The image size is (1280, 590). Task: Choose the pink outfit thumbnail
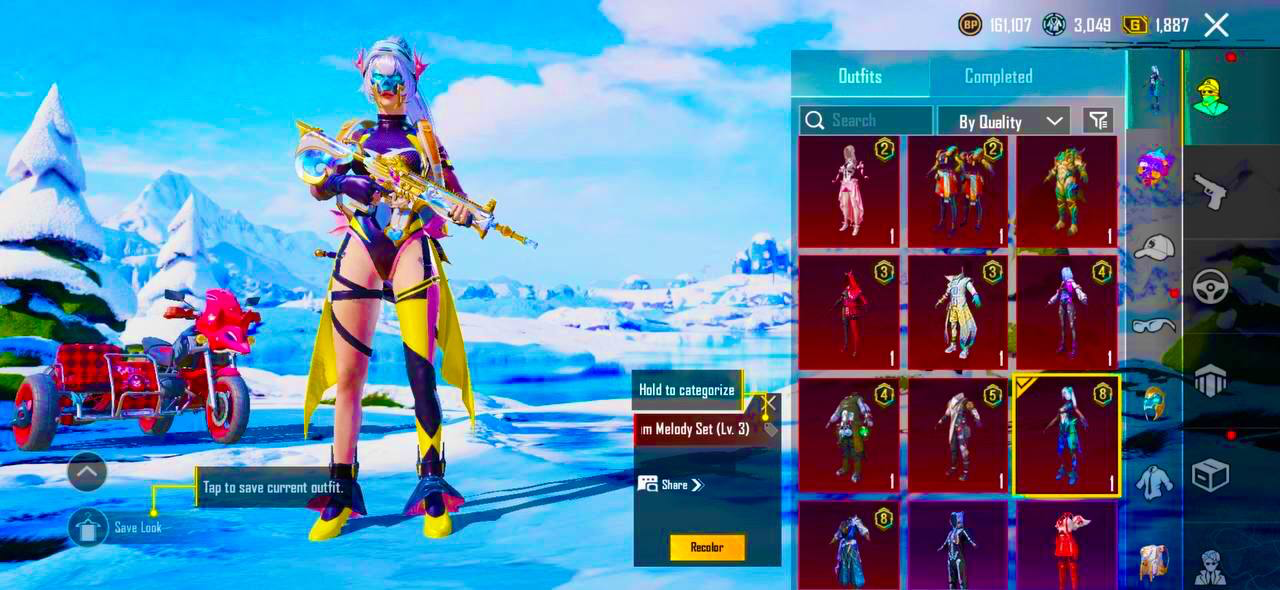[x=849, y=190]
